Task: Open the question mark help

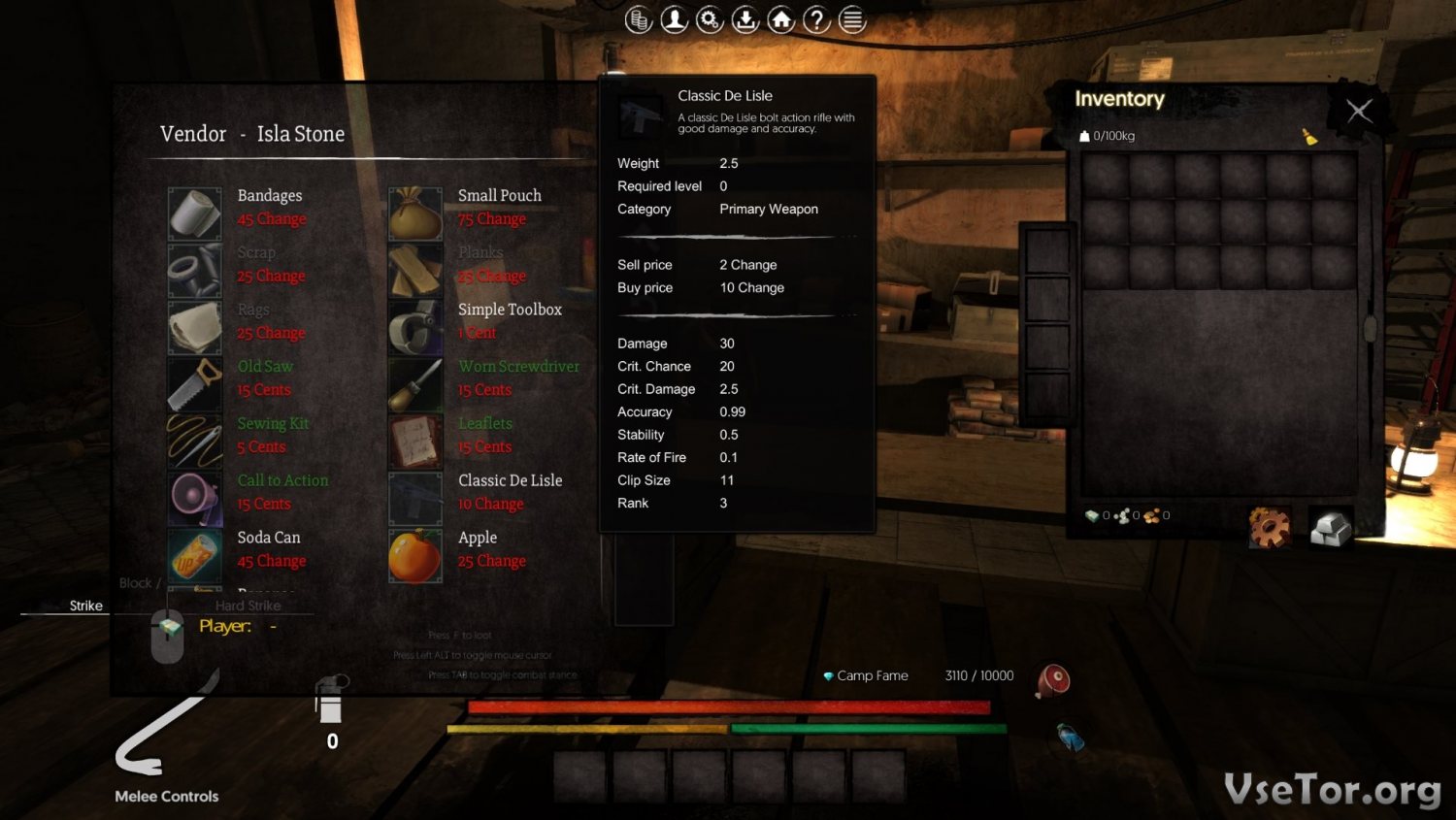Action: [817, 19]
